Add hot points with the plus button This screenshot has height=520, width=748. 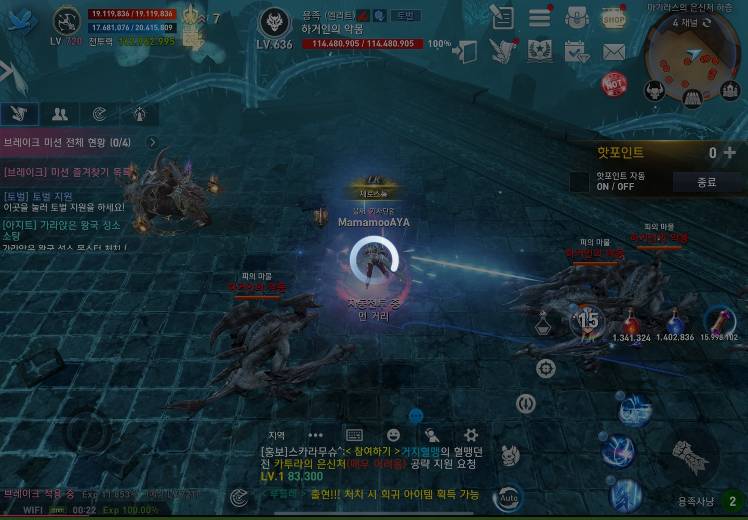[729, 153]
